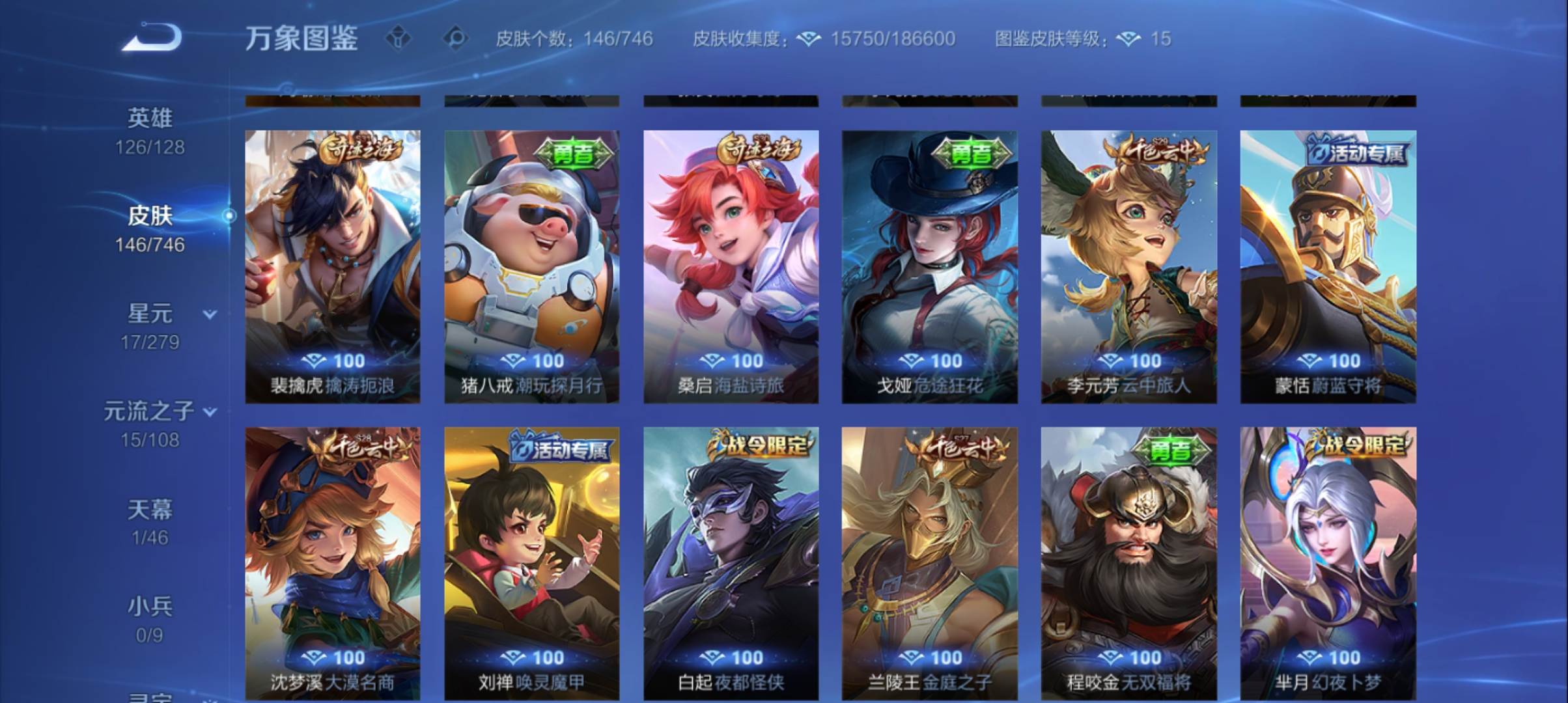
Task: Collapse the 元流之子 category list
Action: (x=209, y=411)
